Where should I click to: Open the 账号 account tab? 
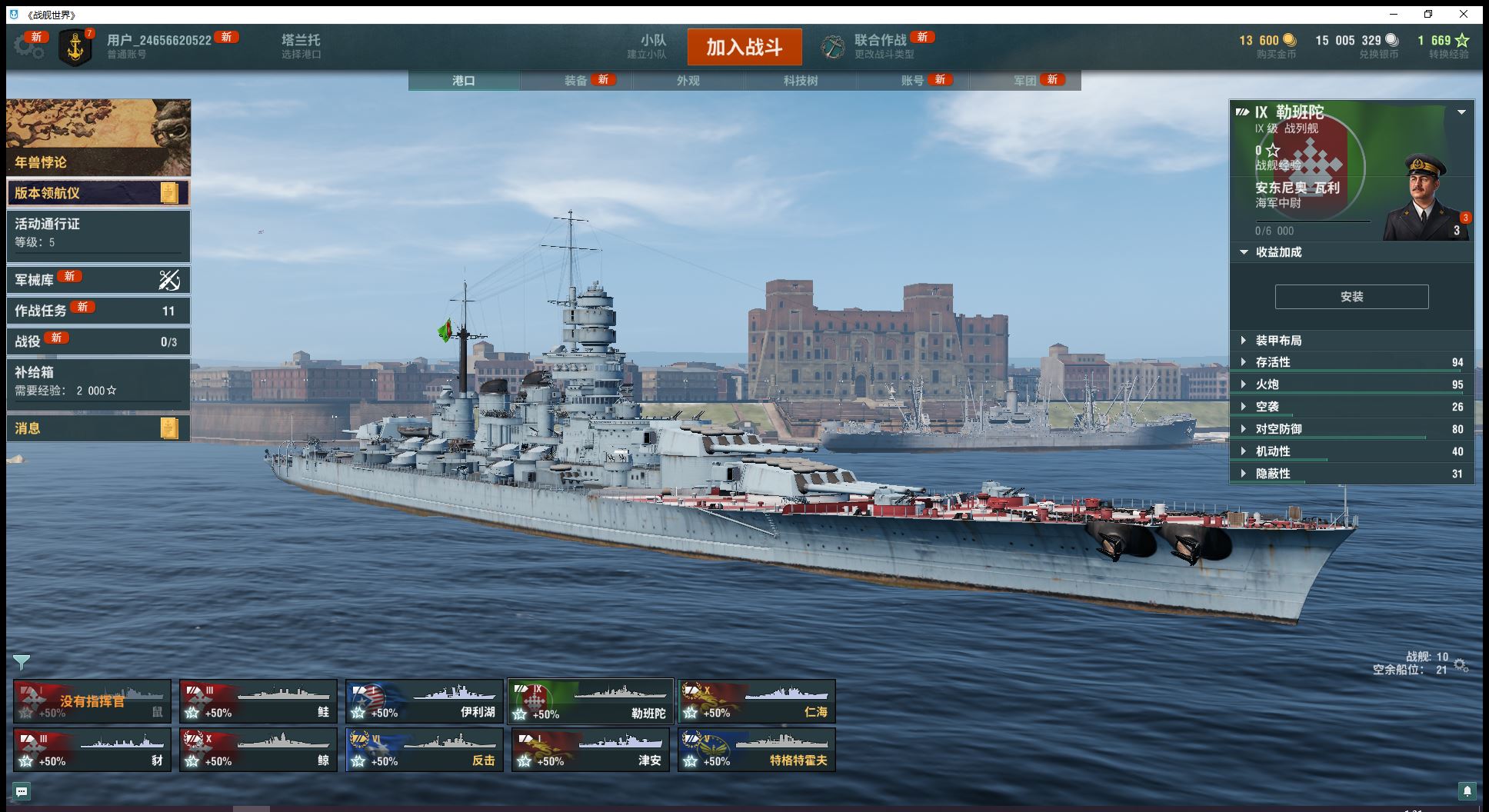tap(913, 81)
